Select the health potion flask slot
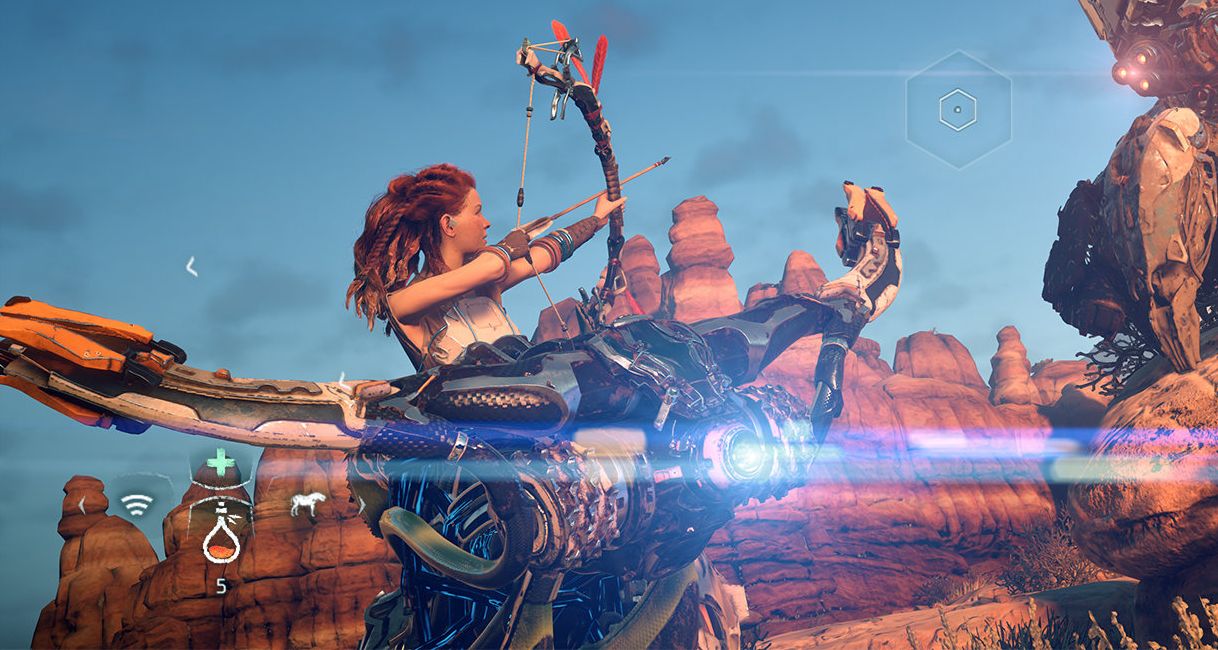1218x650 pixels. coord(221,539)
